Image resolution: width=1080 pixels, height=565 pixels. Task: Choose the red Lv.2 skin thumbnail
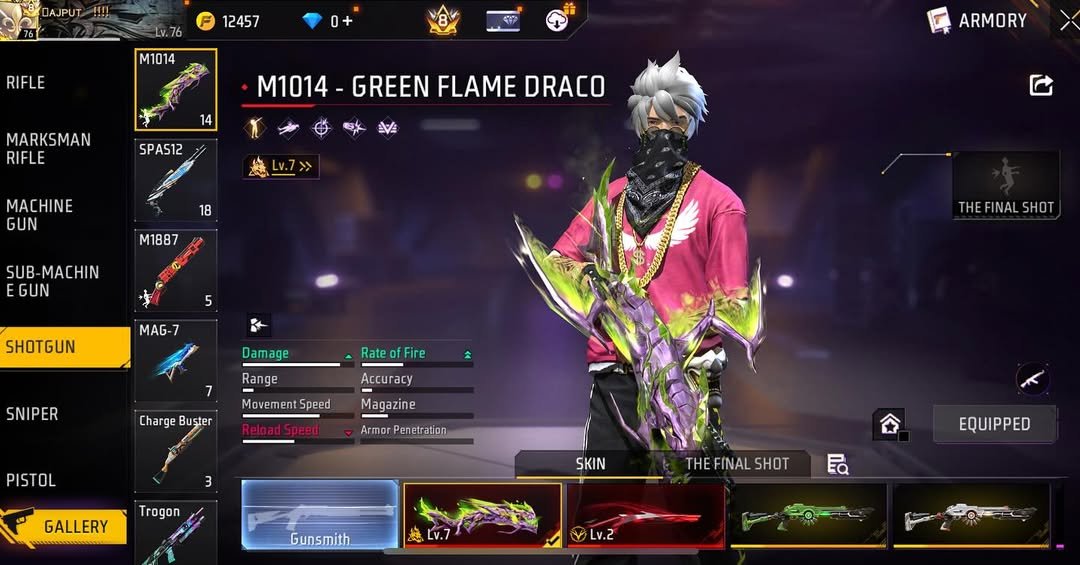pyautogui.click(x=645, y=515)
